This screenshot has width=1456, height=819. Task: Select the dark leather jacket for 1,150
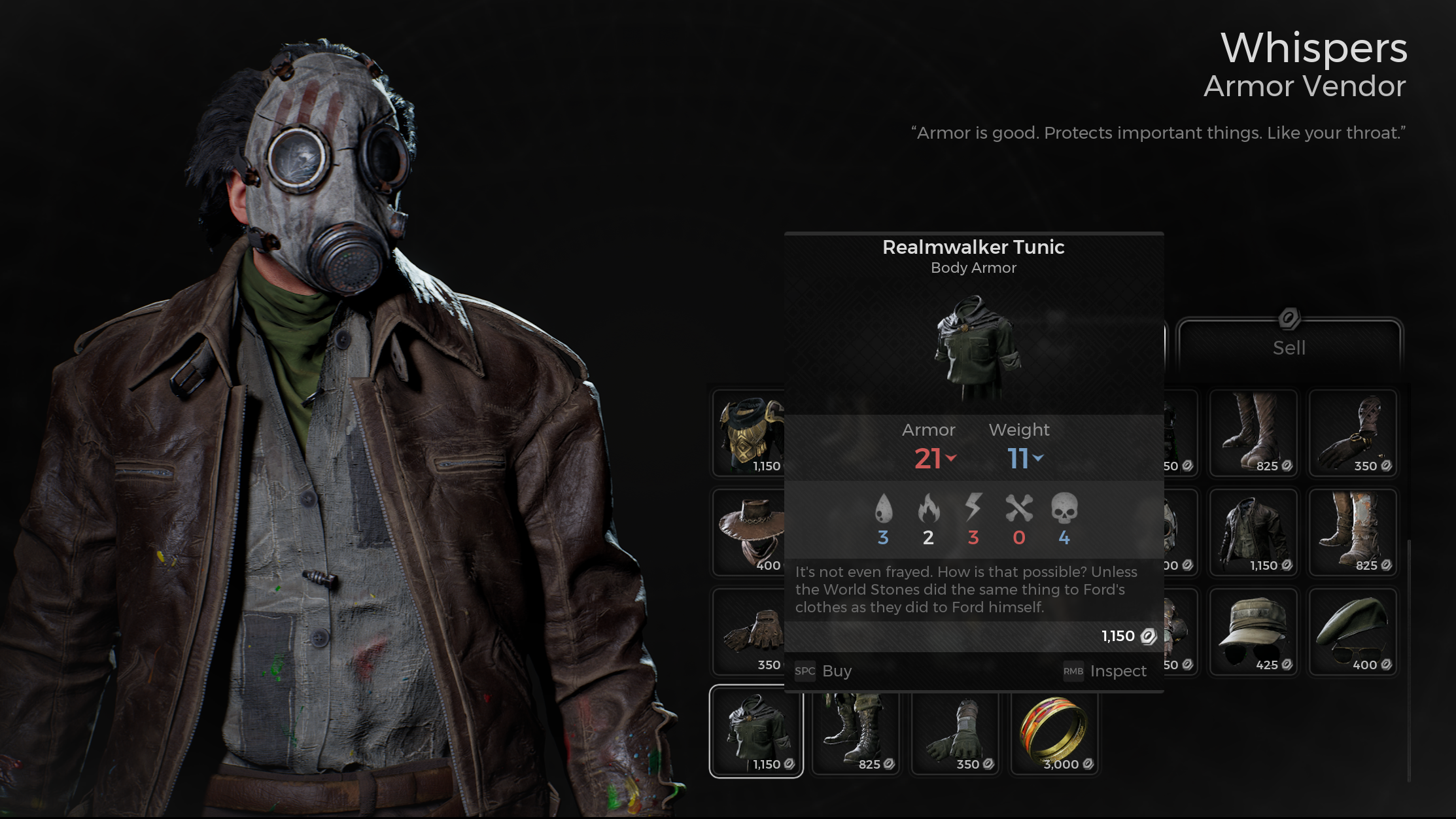coord(1253,532)
